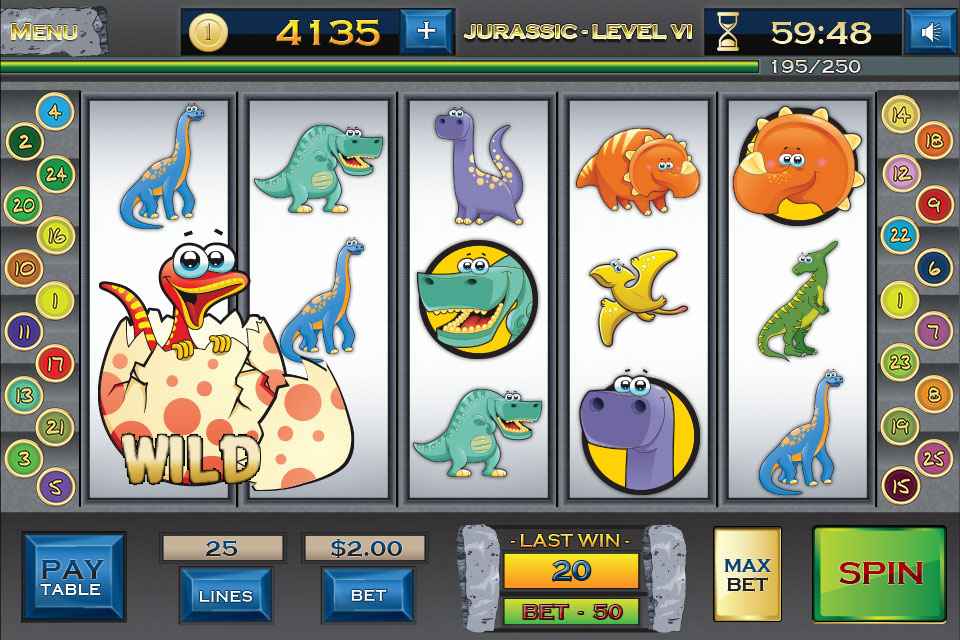
Task: Open the Pay Table
Action: tap(73, 578)
